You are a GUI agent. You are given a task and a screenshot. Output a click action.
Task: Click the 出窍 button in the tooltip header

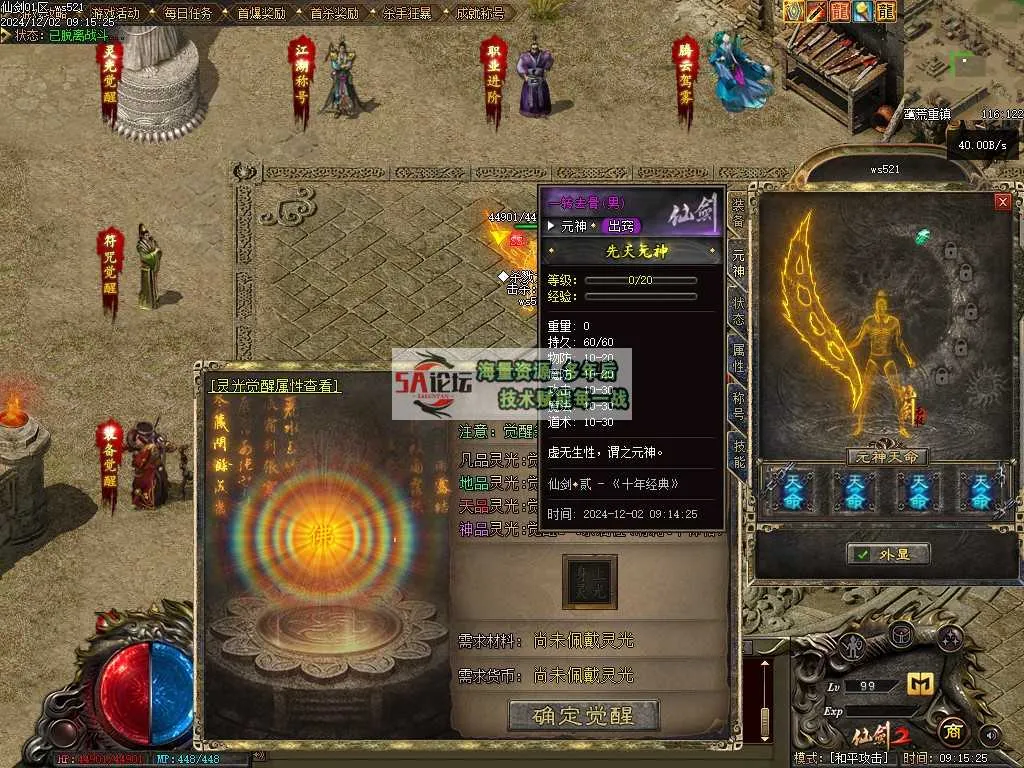[621, 226]
